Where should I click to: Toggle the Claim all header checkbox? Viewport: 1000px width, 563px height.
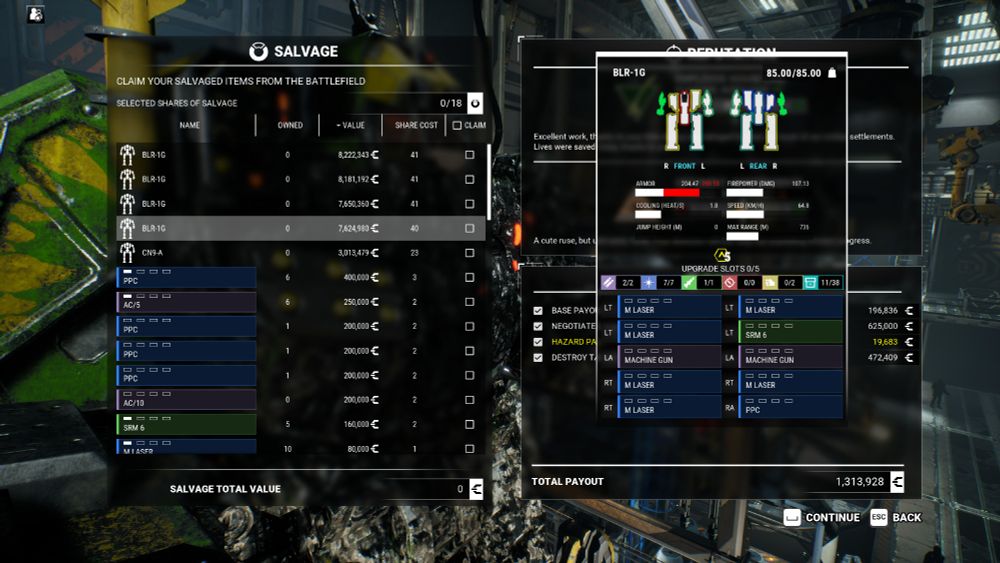click(457, 125)
